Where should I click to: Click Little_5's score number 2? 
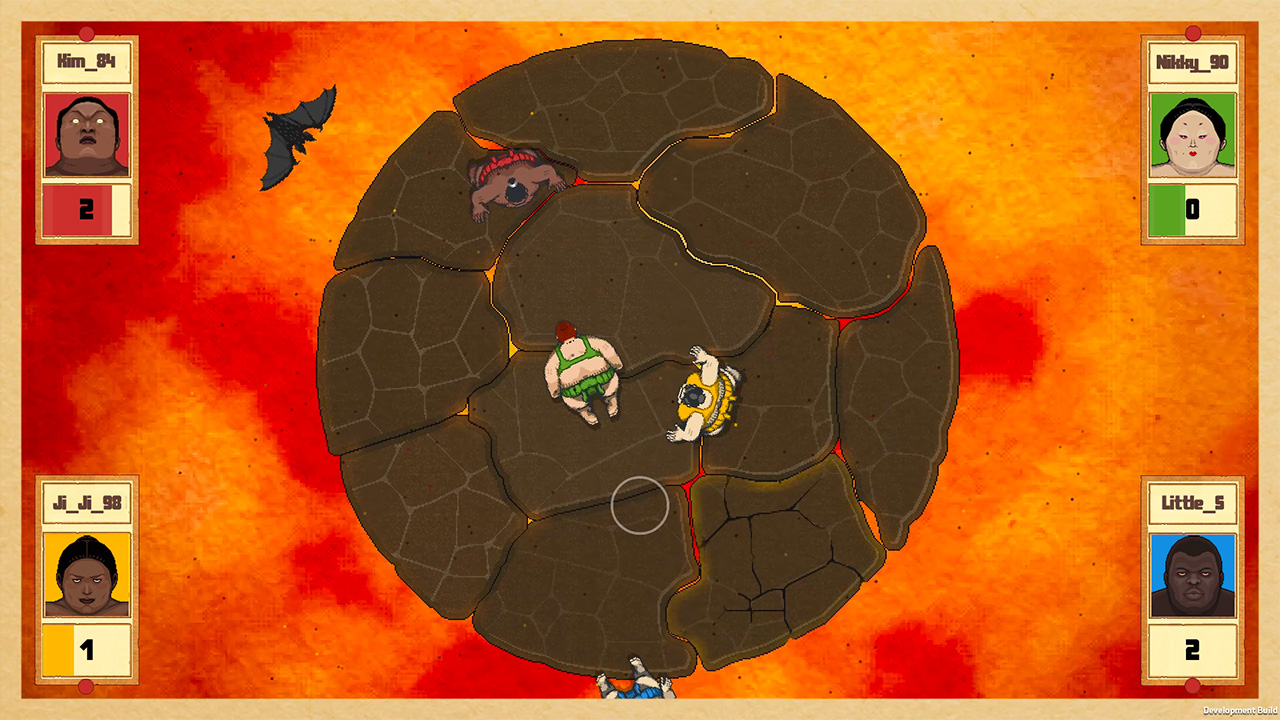coord(1192,650)
